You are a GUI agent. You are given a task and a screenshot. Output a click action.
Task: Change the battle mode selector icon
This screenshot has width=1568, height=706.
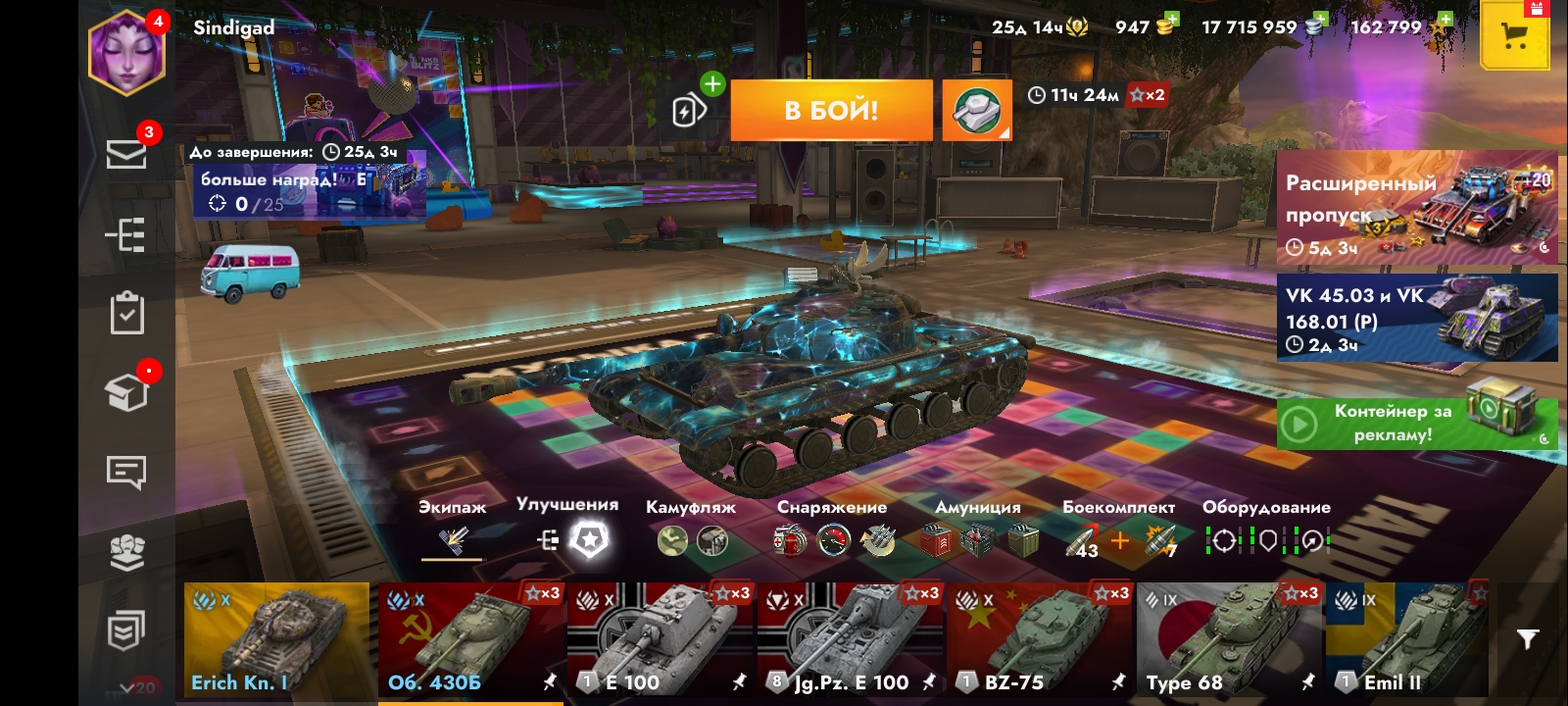click(x=977, y=110)
